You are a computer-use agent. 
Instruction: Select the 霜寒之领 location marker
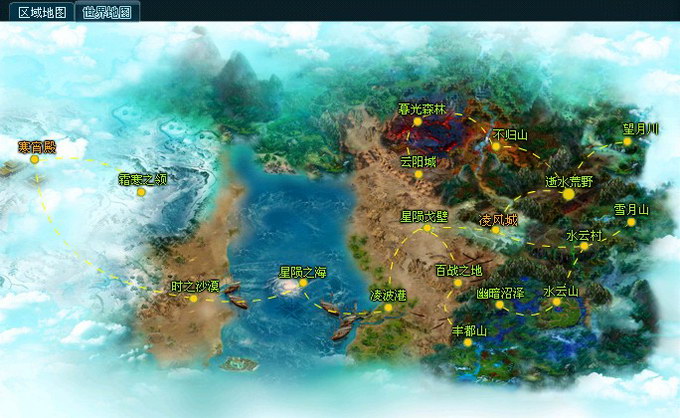(141, 192)
